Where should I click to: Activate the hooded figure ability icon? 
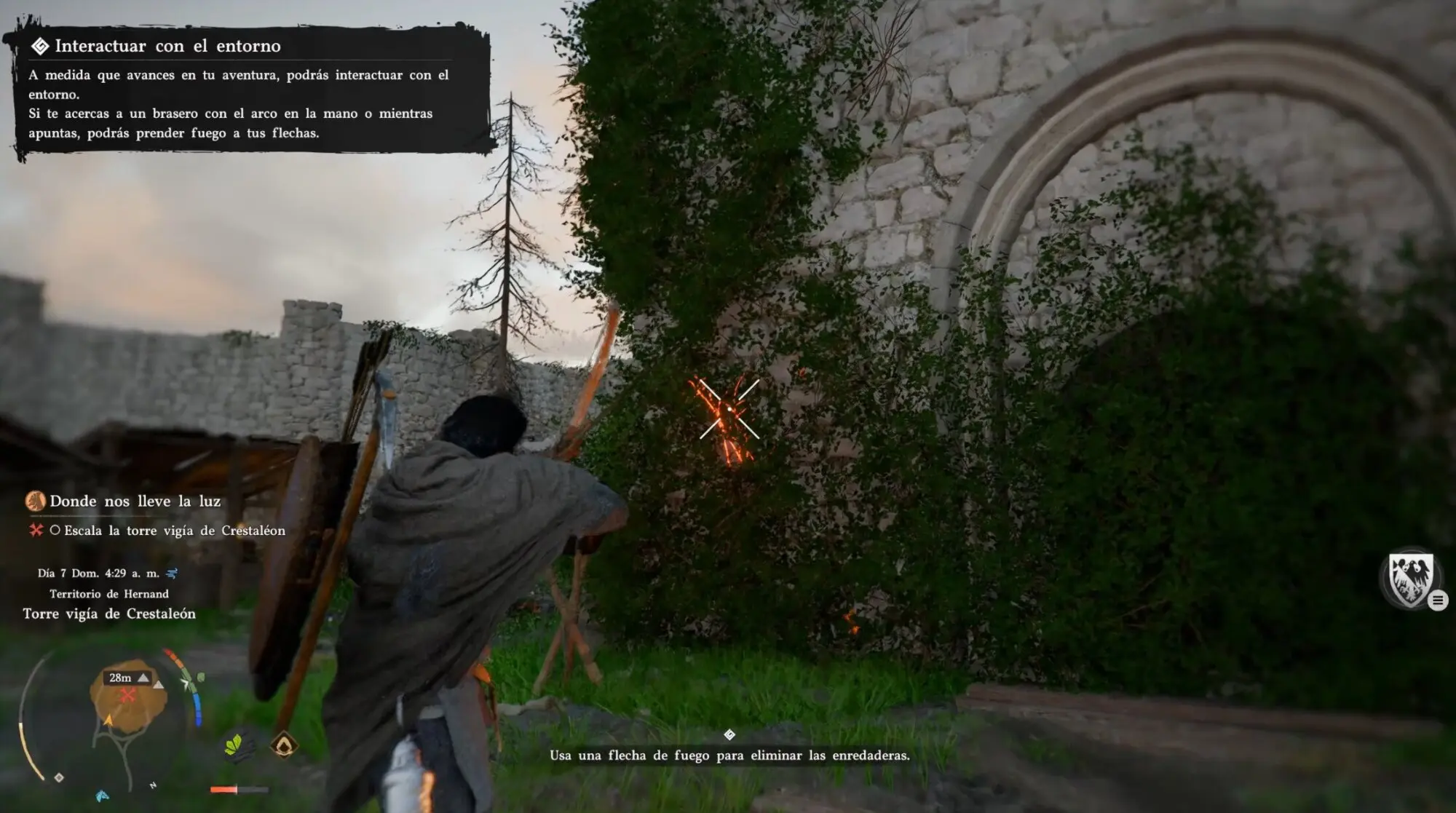pyautogui.click(x=284, y=745)
